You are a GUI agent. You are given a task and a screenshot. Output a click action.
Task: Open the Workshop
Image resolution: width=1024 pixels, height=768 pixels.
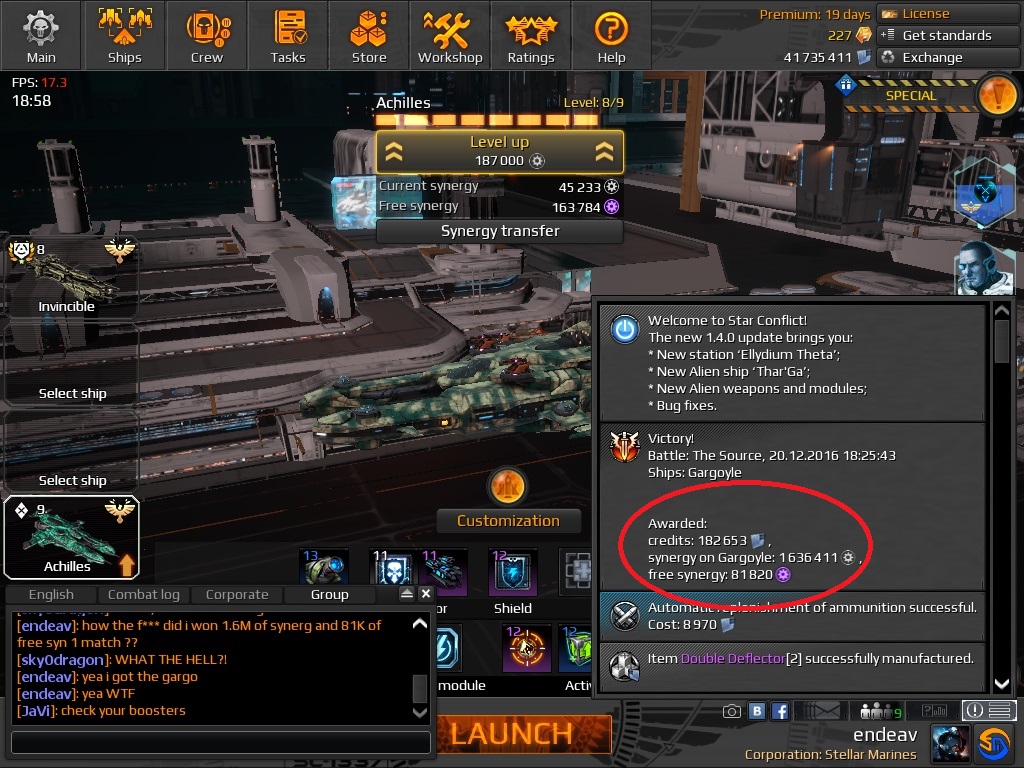(450, 35)
